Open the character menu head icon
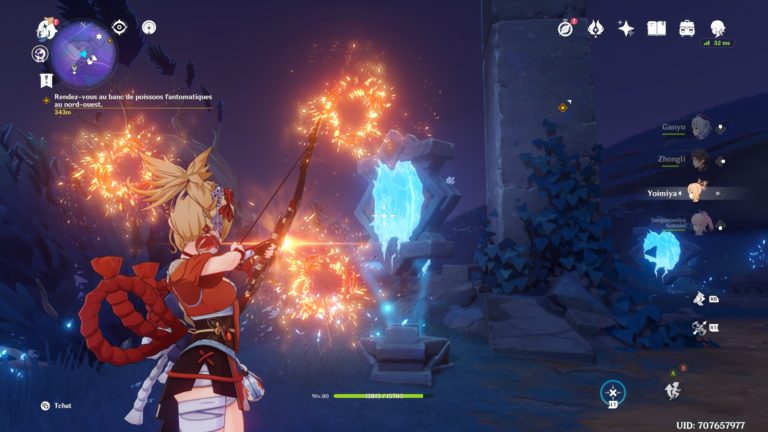Image resolution: width=768 pixels, height=432 pixels. [x=718, y=28]
